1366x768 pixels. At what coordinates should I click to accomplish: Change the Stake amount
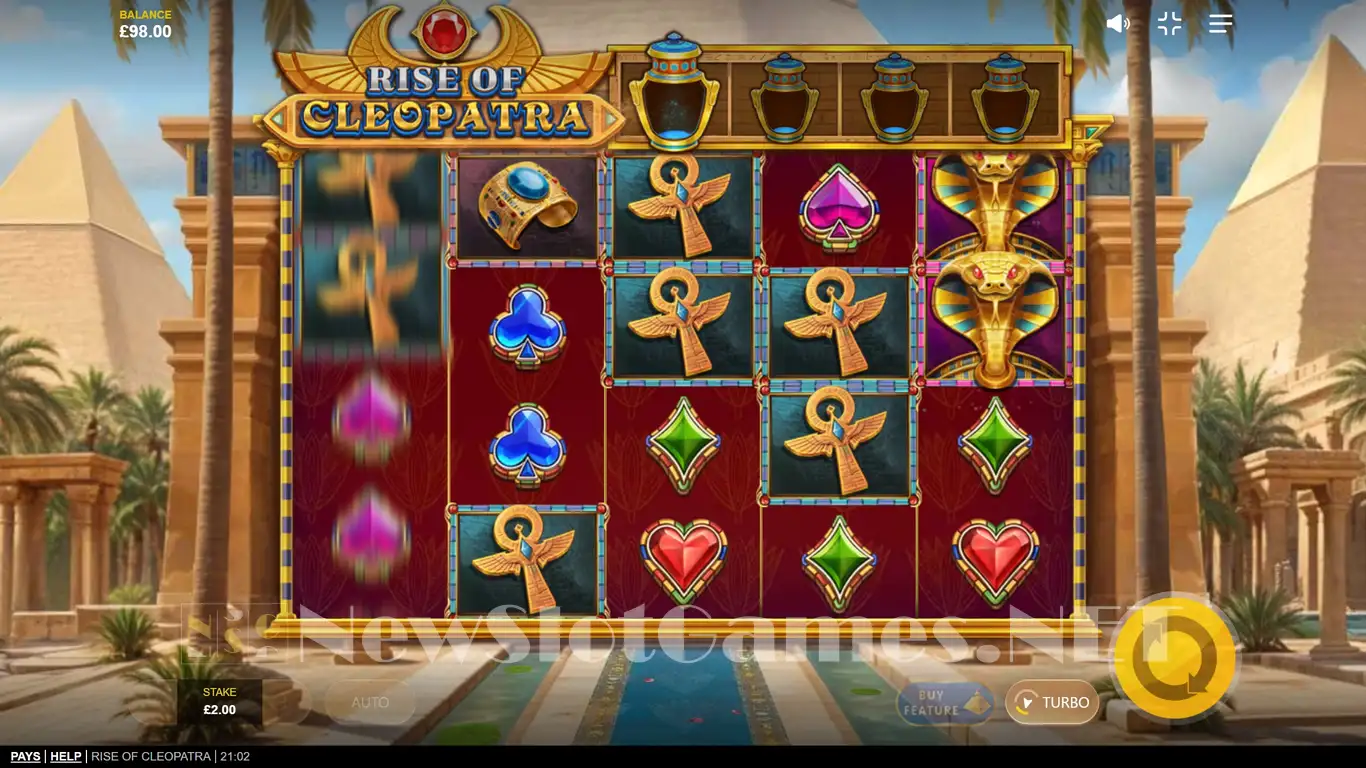[x=220, y=702]
